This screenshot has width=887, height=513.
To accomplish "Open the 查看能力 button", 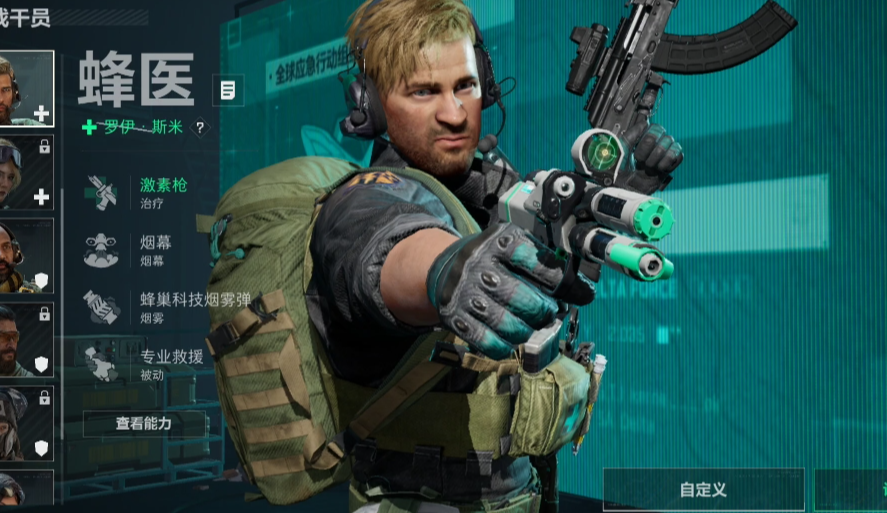I will coord(144,423).
